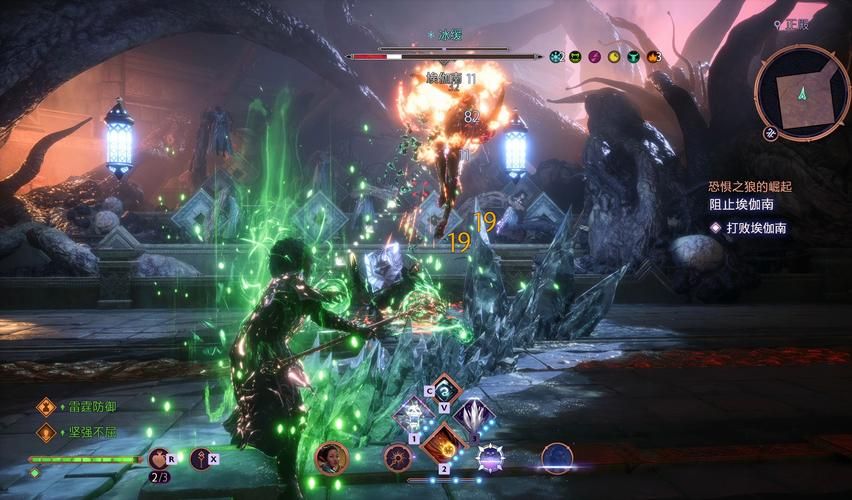Use the round cracked-orb skill icon
The height and width of the screenshot is (500, 852).
[x=397, y=458]
